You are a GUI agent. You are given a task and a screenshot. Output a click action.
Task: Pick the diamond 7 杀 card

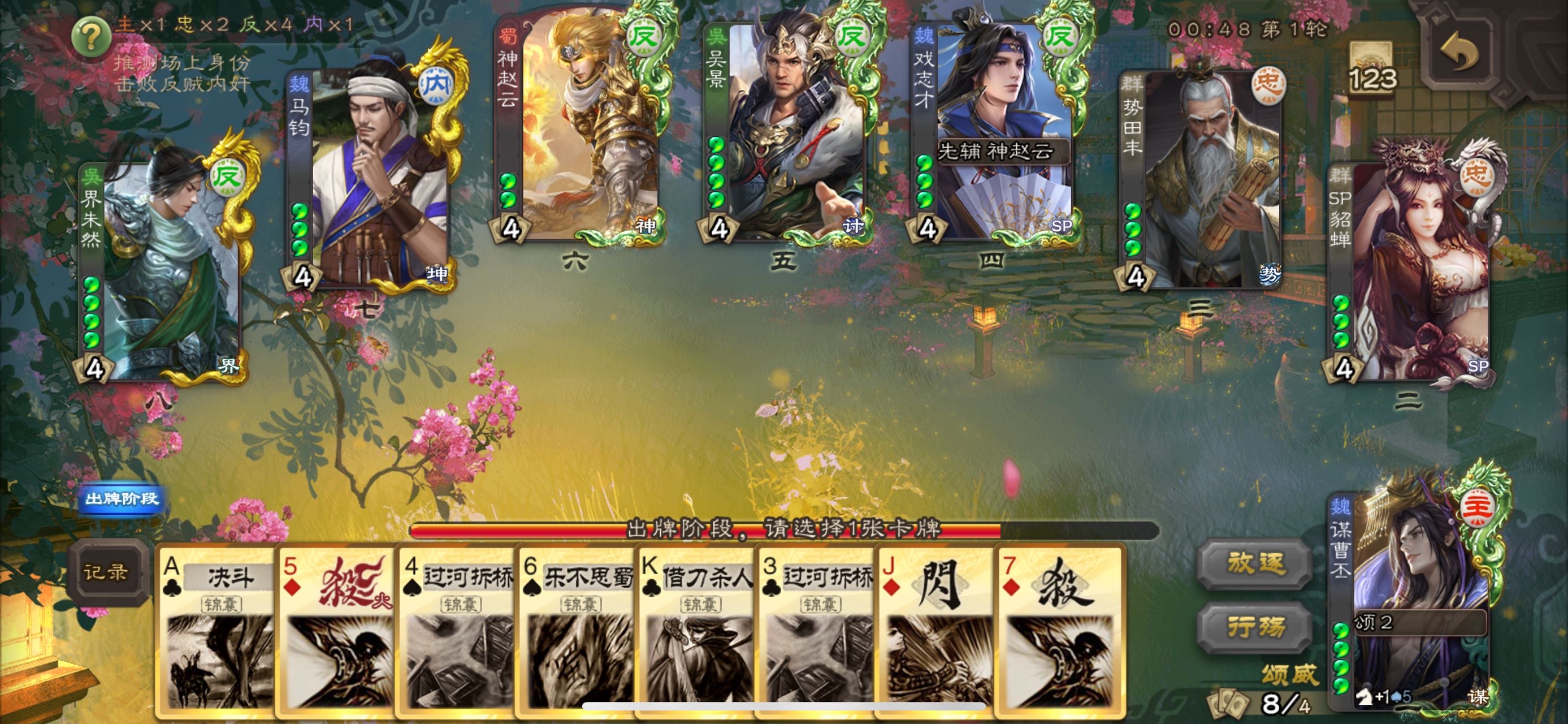[1059, 633]
